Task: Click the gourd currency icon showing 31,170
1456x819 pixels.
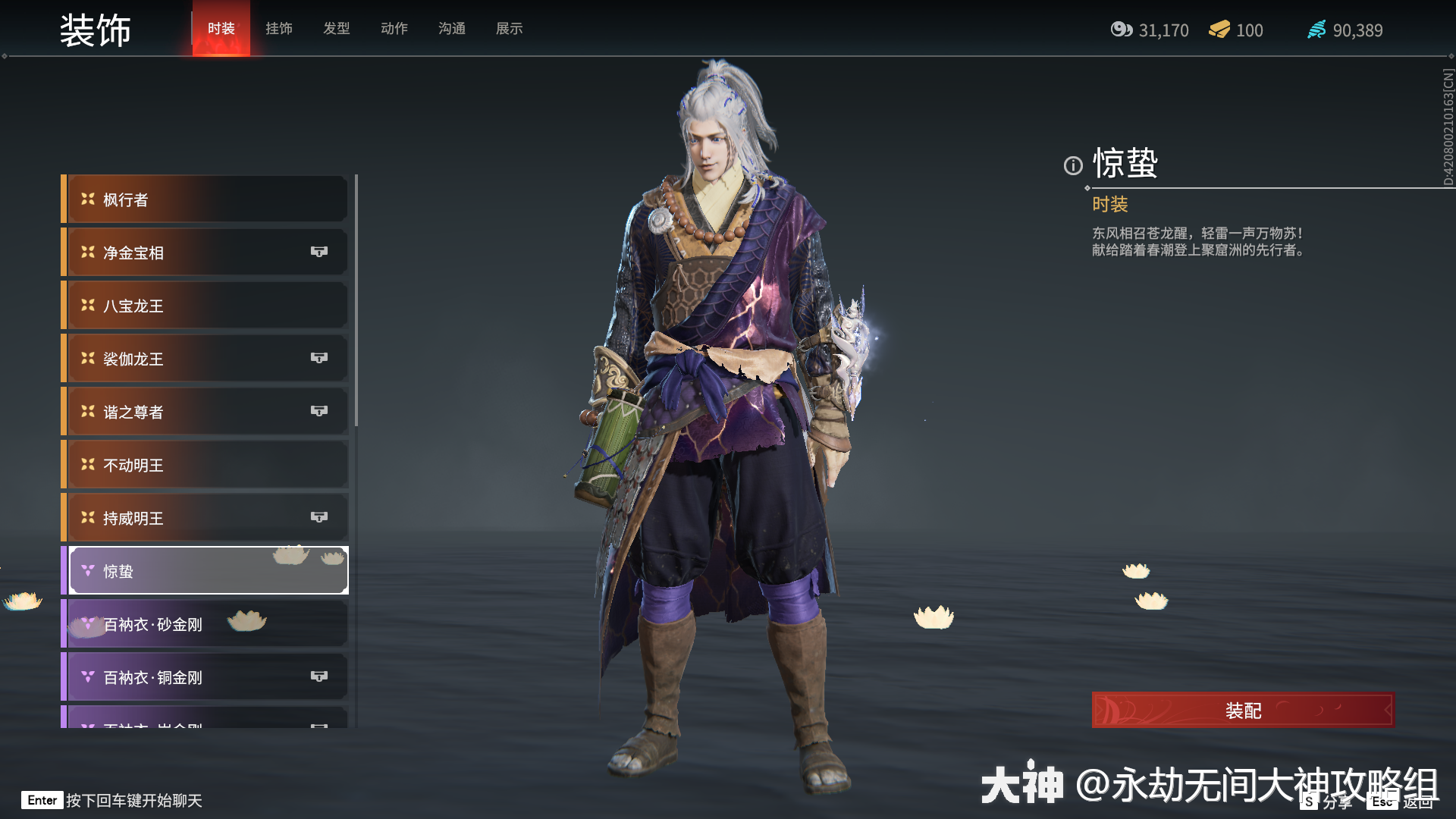Action: [x=1122, y=30]
